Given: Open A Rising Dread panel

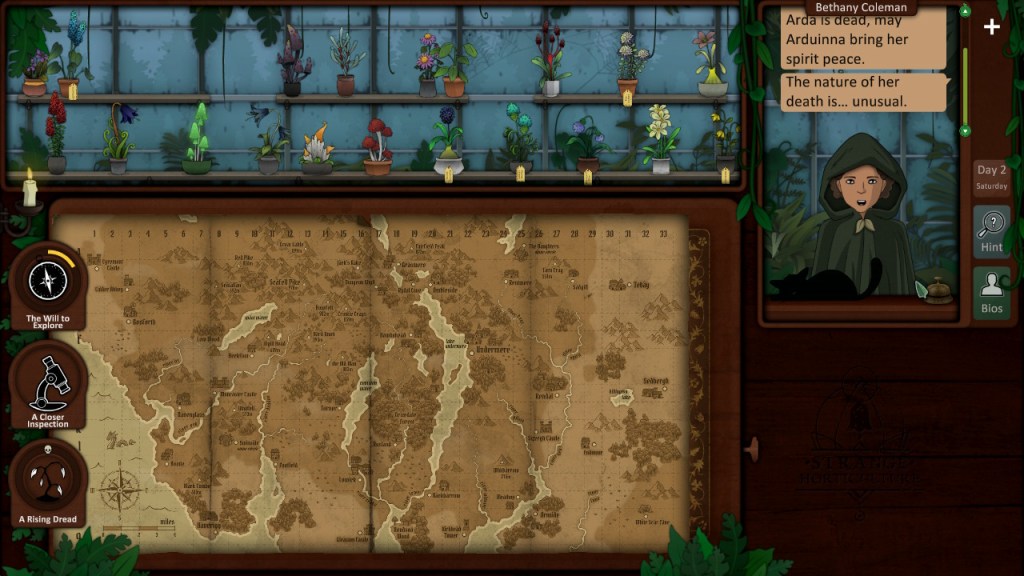Looking at the screenshot, I should tap(47, 482).
